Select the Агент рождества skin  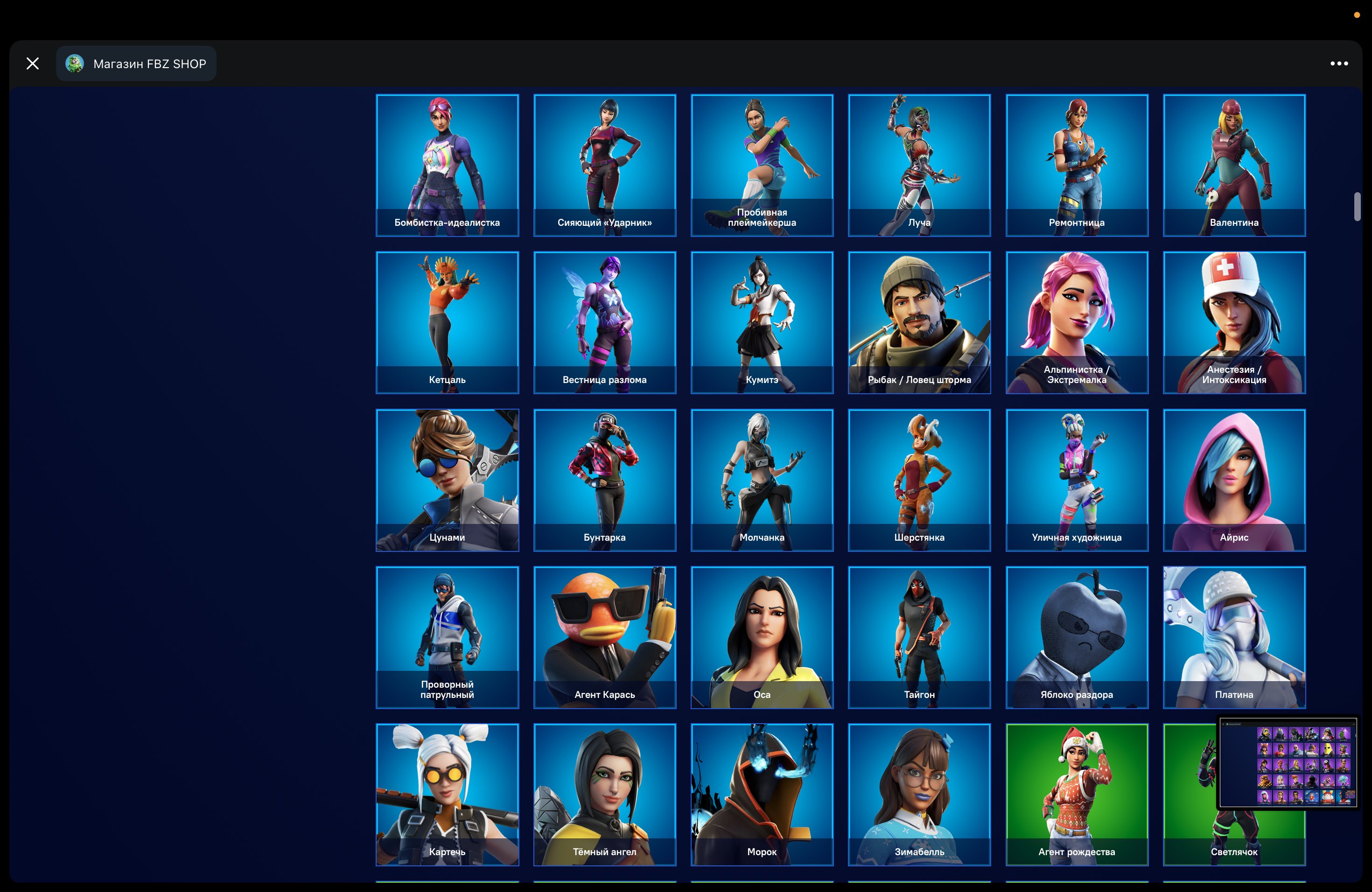pos(1077,795)
